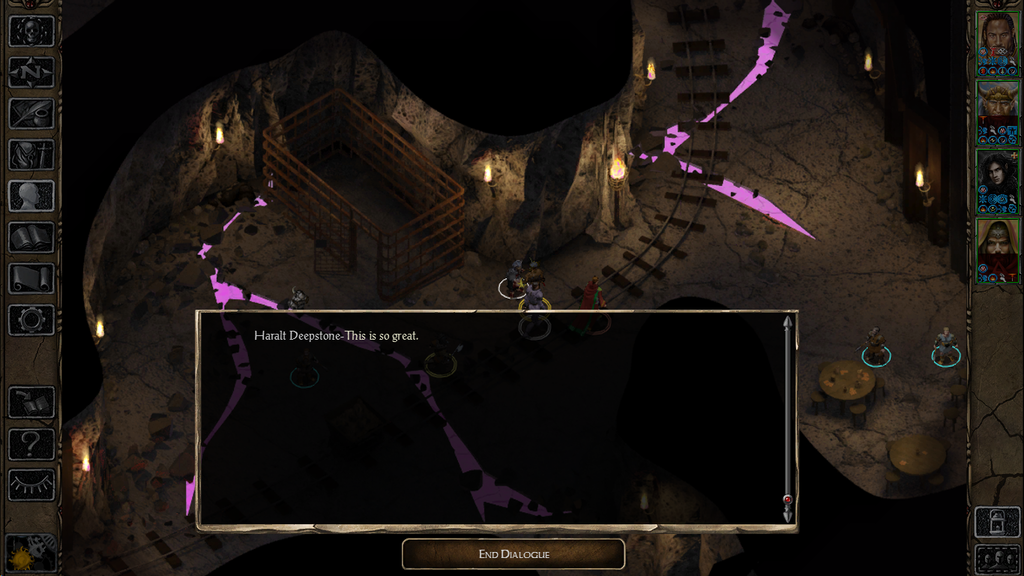Select the hooded red-bearded character portrait
The width and height of the screenshot is (1024, 576).
click(997, 251)
